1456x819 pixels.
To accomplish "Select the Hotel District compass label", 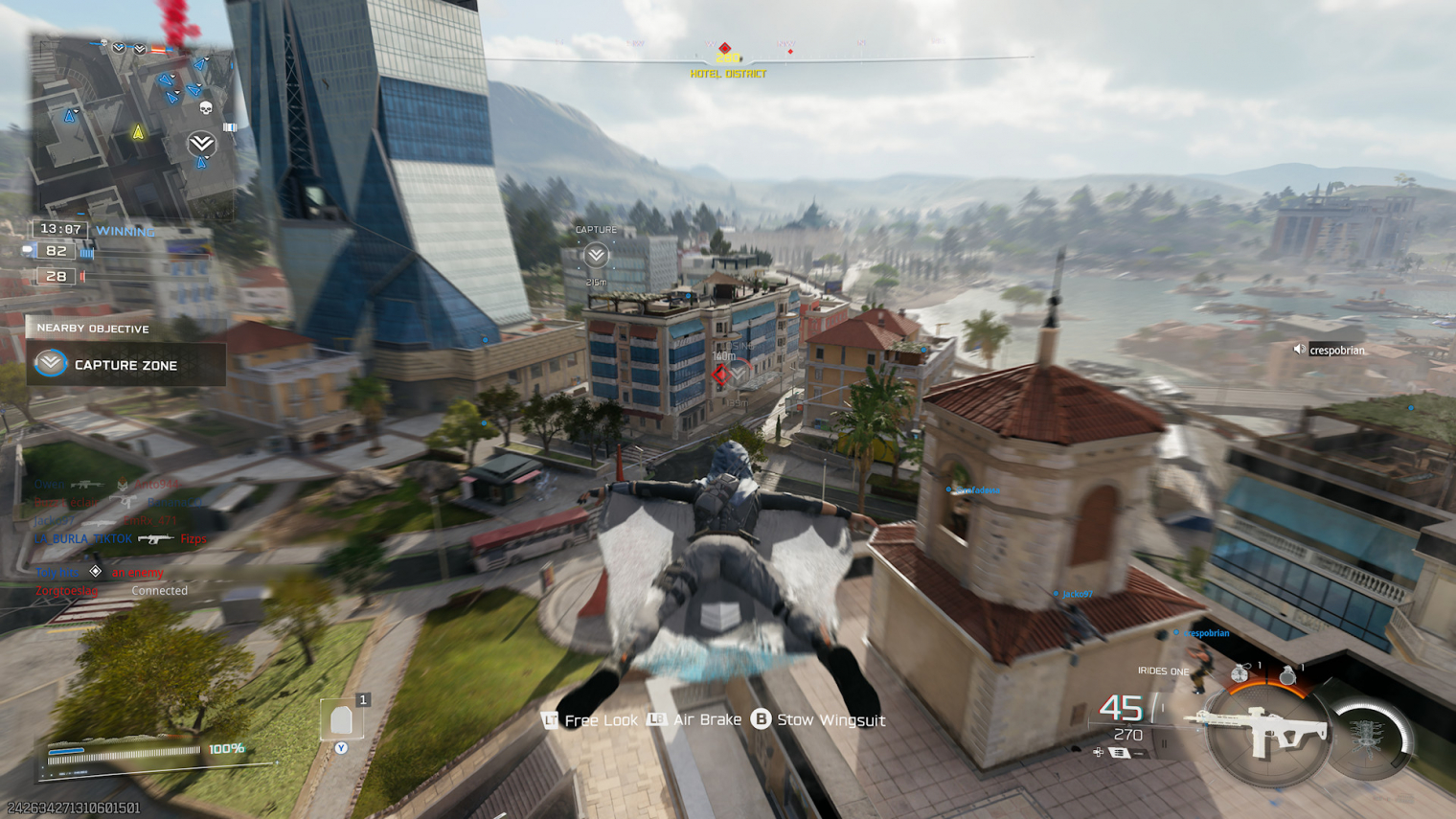I will [x=728, y=74].
